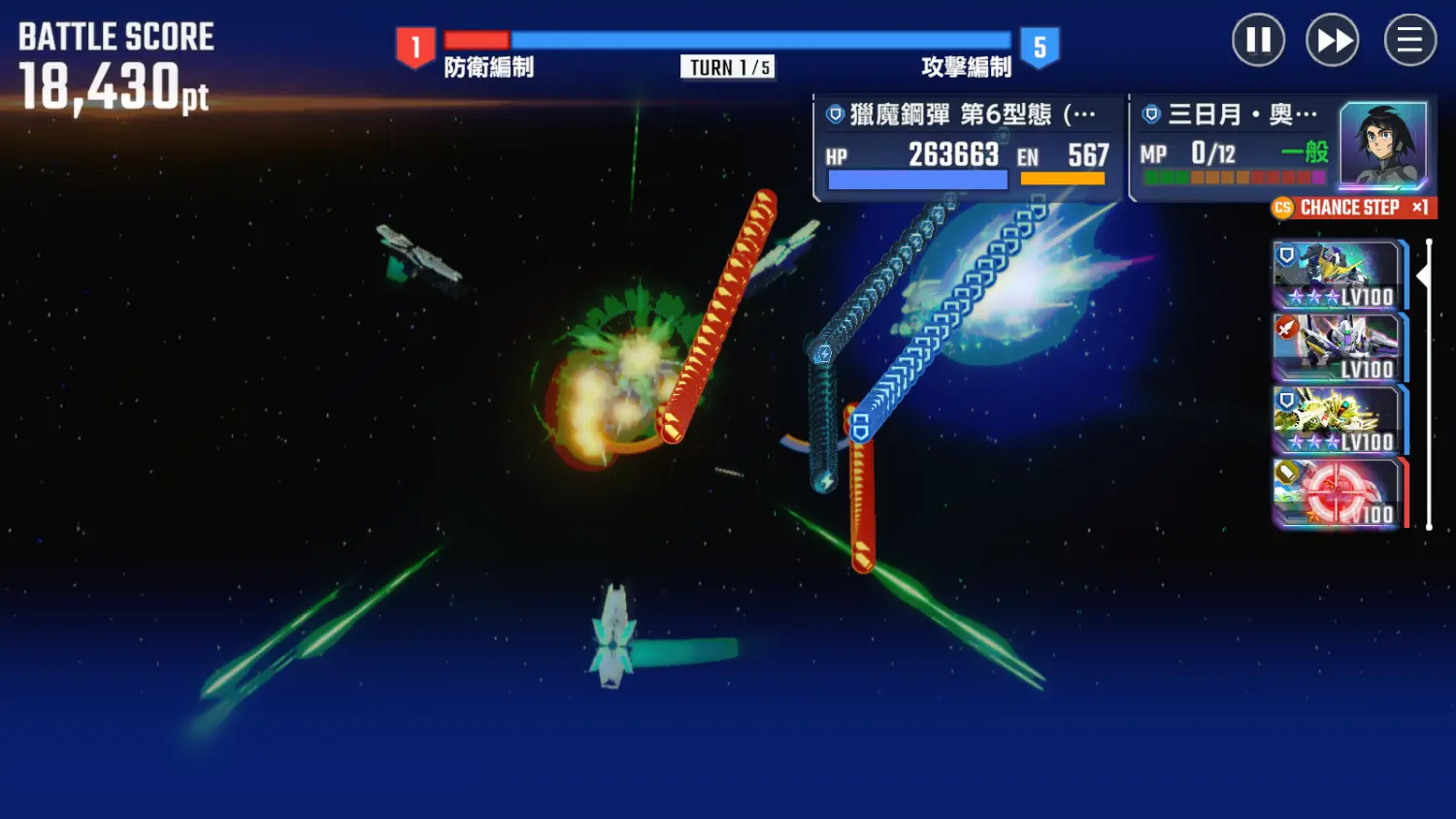Viewport: 1456px width, 819px height.
Task: Toggle fast-forward battle speed
Action: pyautogui.click(x=1332, y=41)
